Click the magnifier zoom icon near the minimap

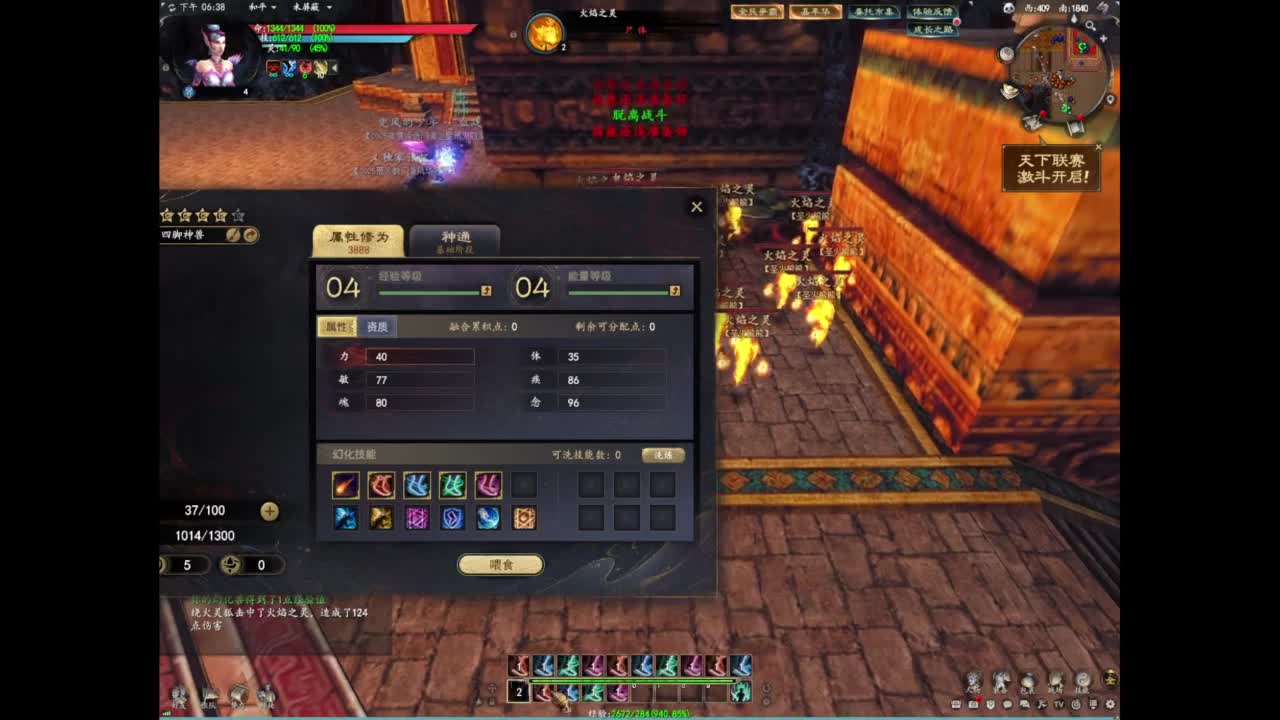(1091, 25)
